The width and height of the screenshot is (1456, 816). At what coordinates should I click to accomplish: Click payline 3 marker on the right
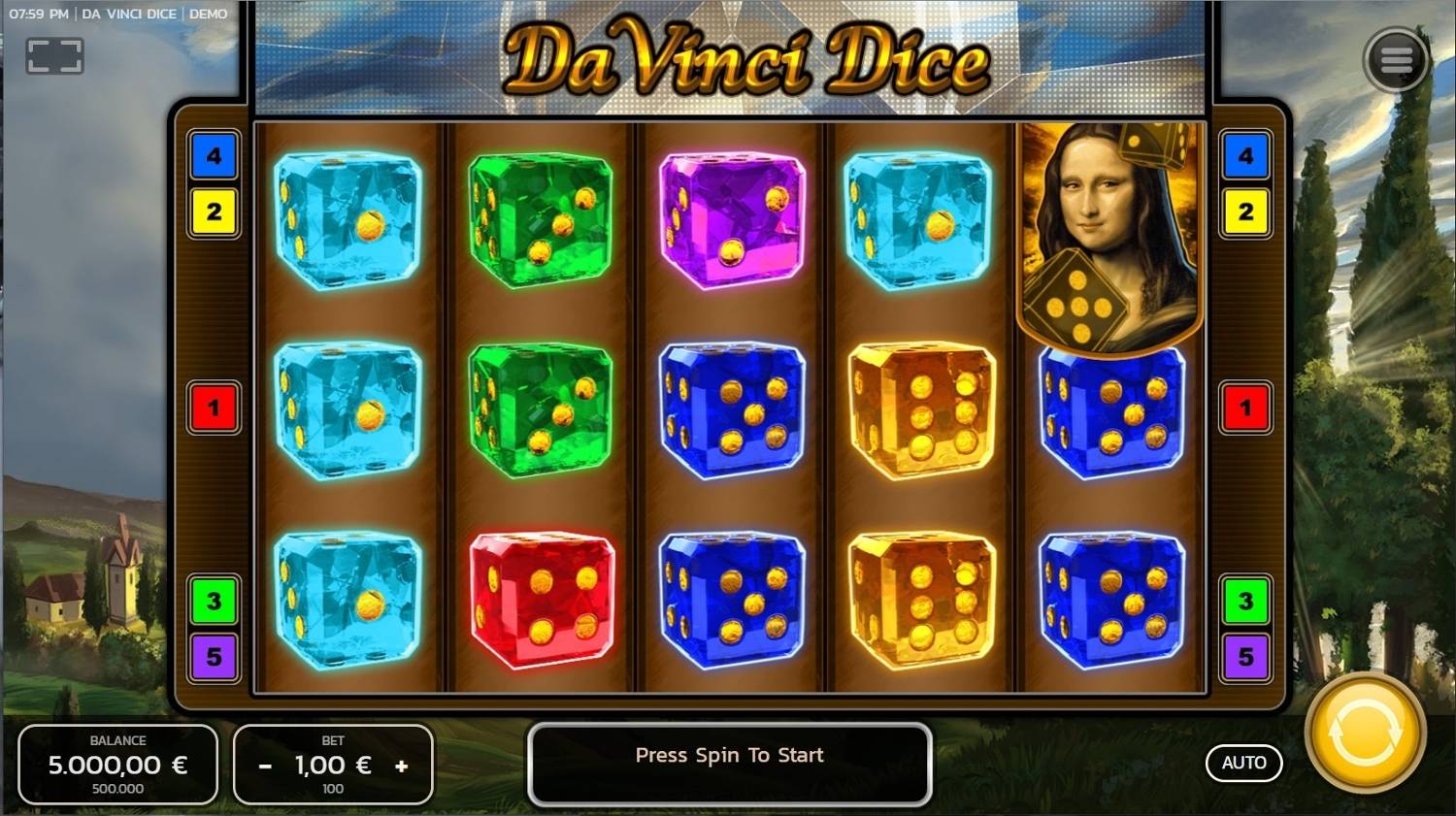(1245, 601)
